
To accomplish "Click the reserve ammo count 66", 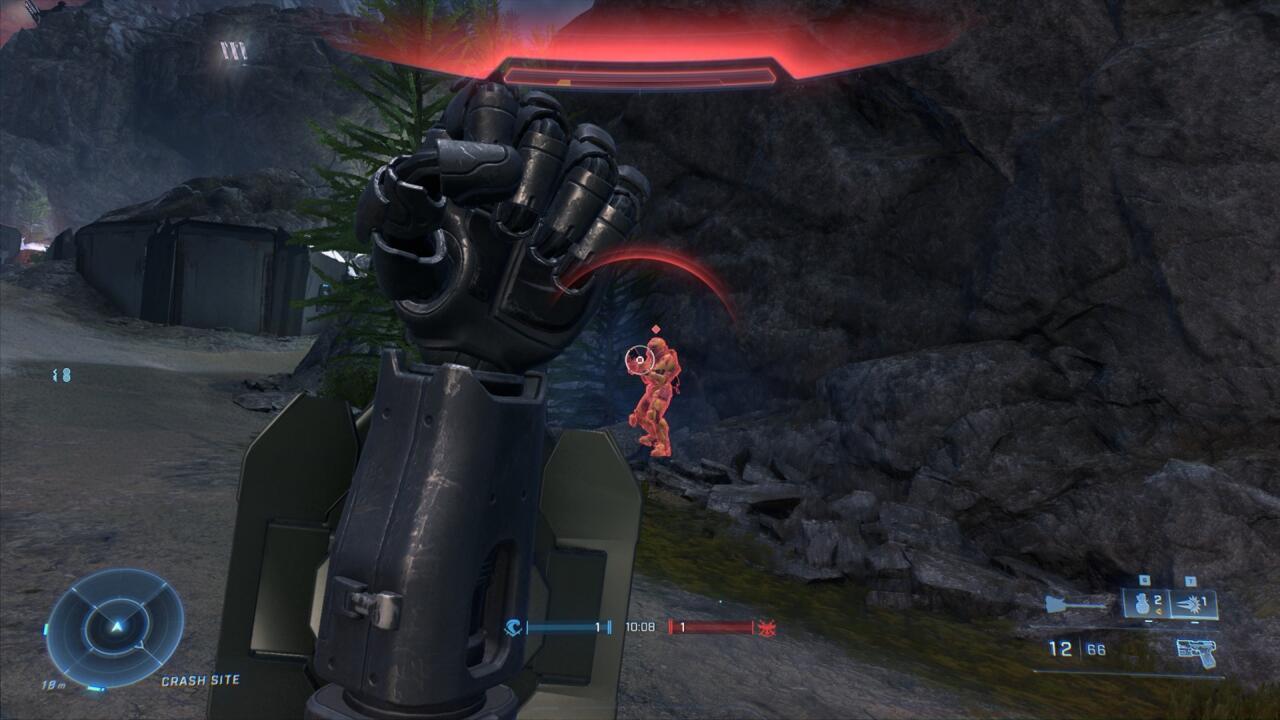I will [1095, 649].
